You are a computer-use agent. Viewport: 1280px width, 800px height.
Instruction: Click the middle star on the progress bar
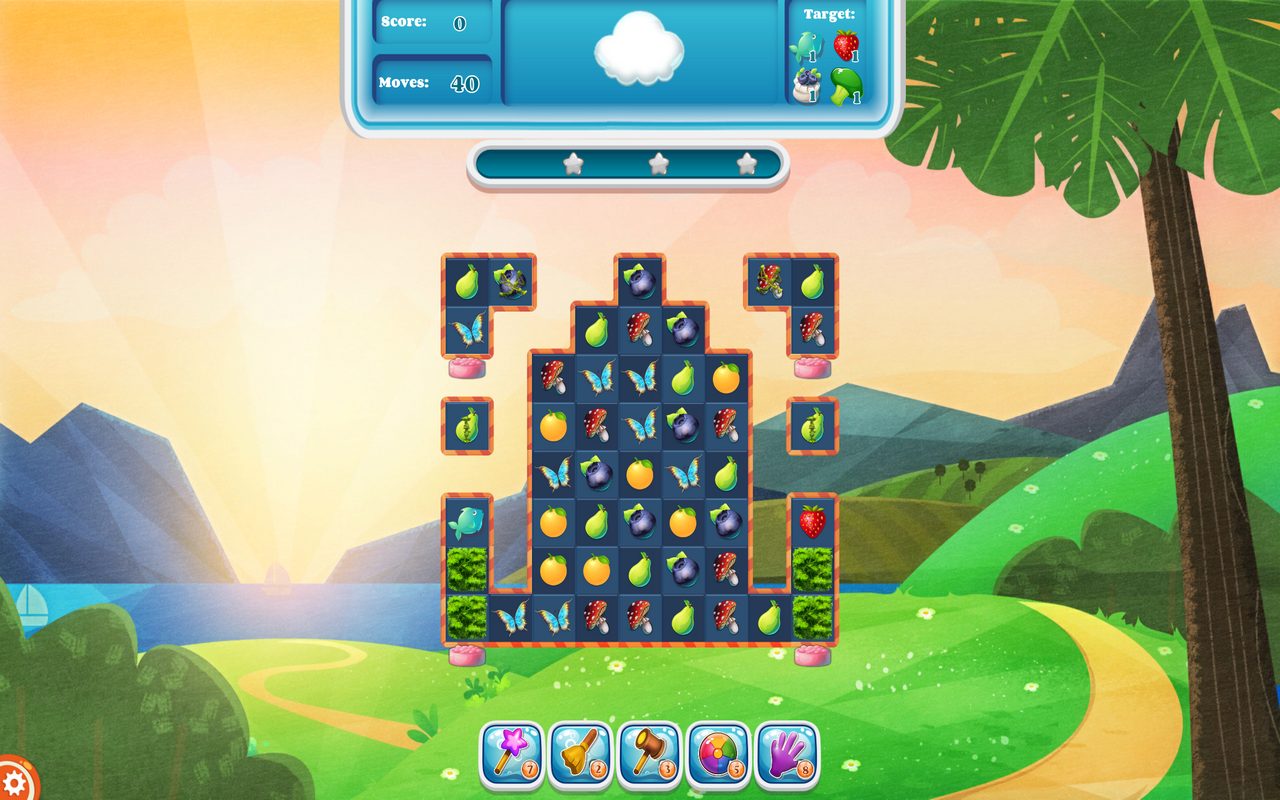(x=658, y=163)
